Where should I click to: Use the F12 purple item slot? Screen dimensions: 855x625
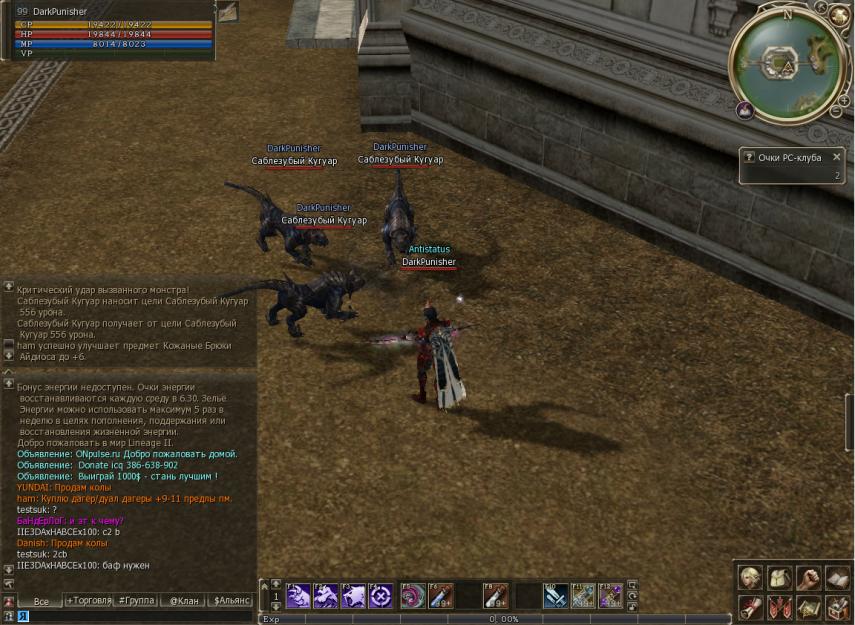tap(611, 596)
